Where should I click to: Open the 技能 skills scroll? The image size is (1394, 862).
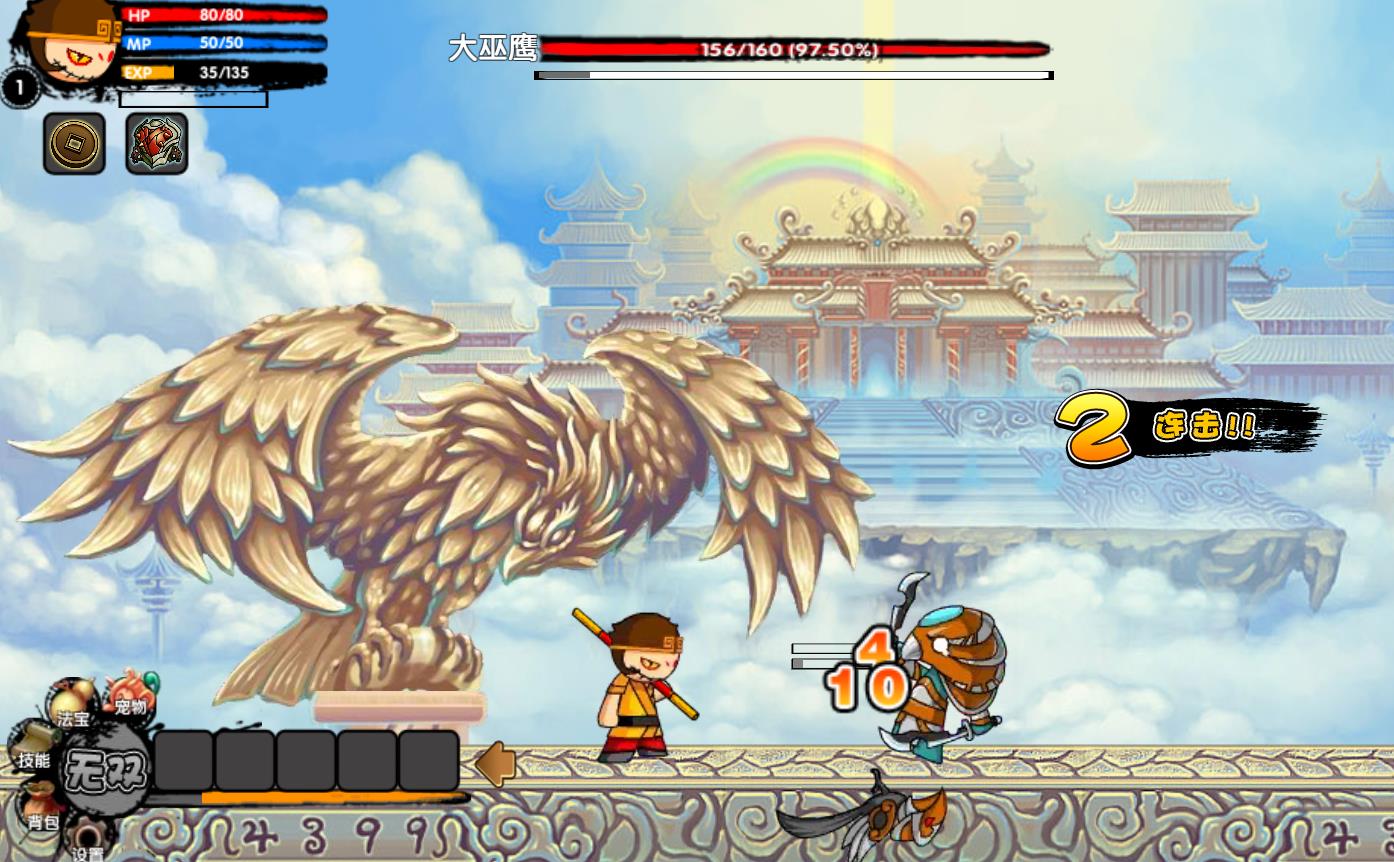32,747
